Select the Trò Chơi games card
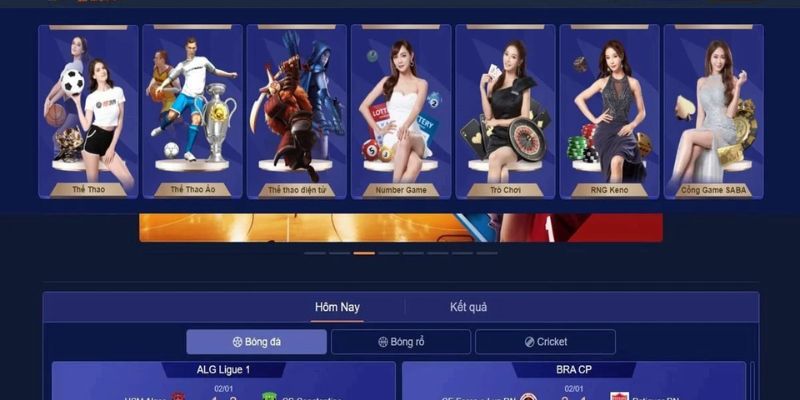This screenshot has width=800, height=400. tap(505, 112)
